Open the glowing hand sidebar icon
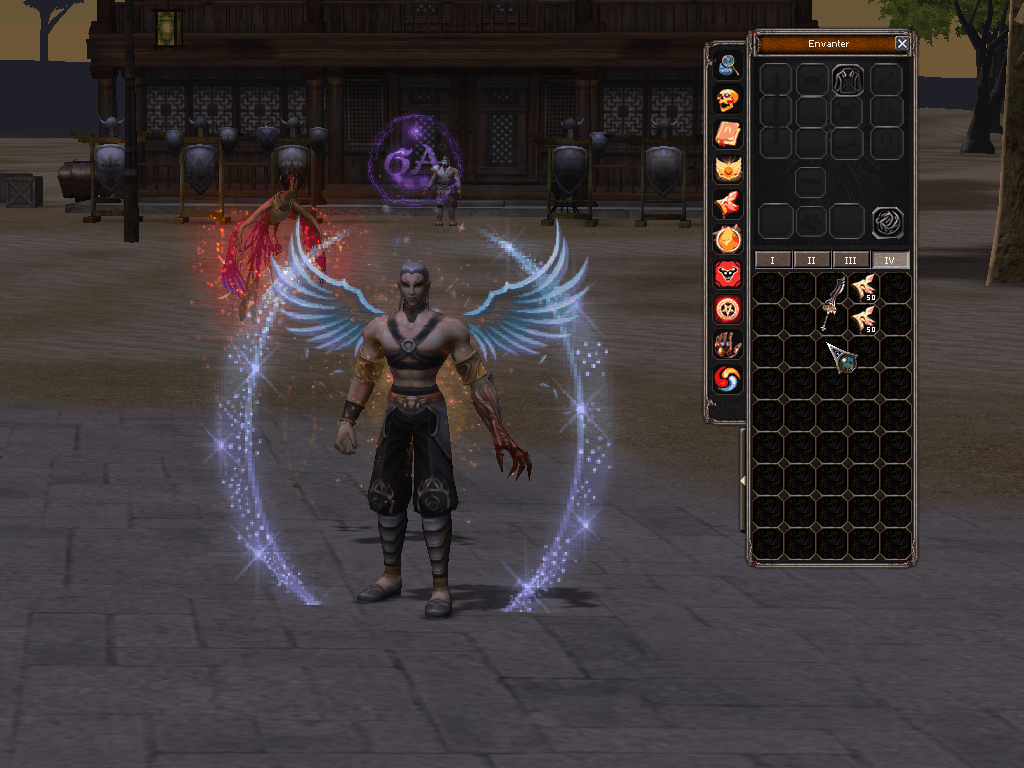1024x768 pixels. [x=728, y=345]
